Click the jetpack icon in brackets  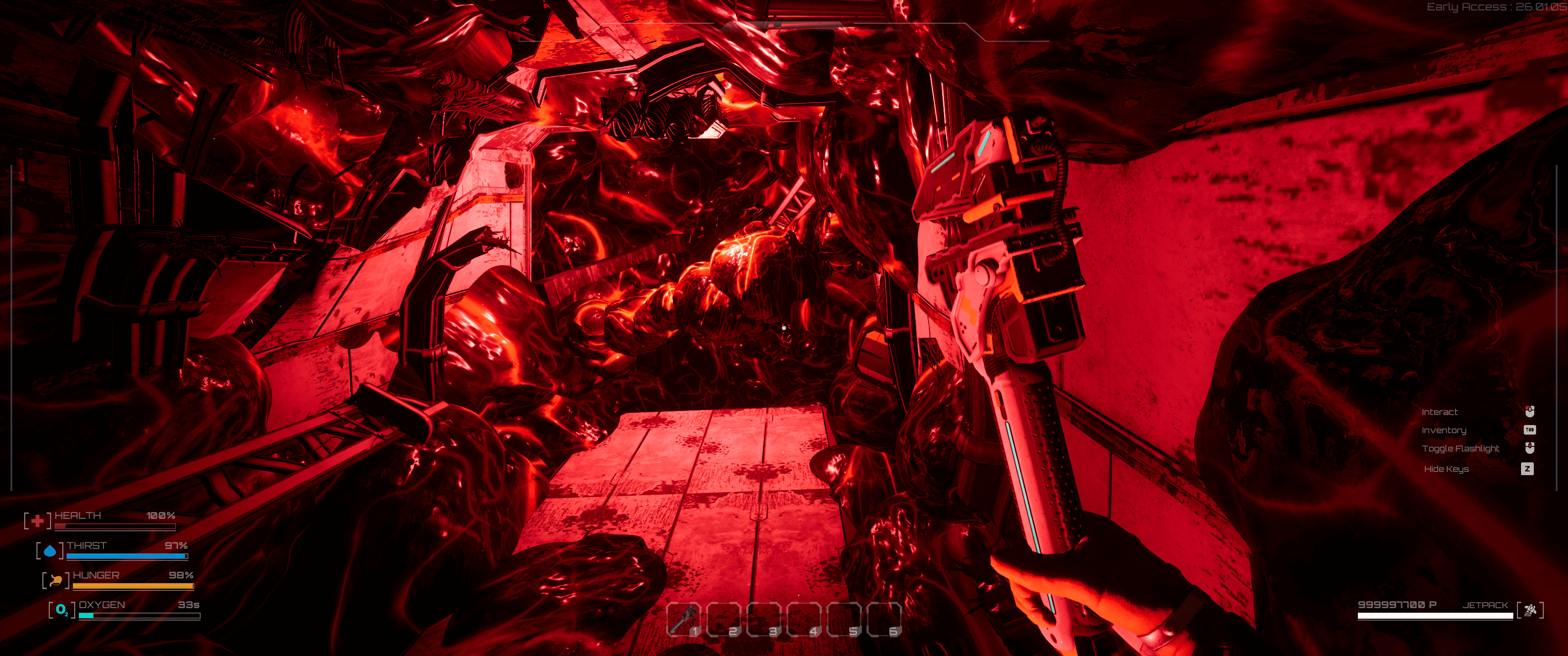pos(1530,610)
